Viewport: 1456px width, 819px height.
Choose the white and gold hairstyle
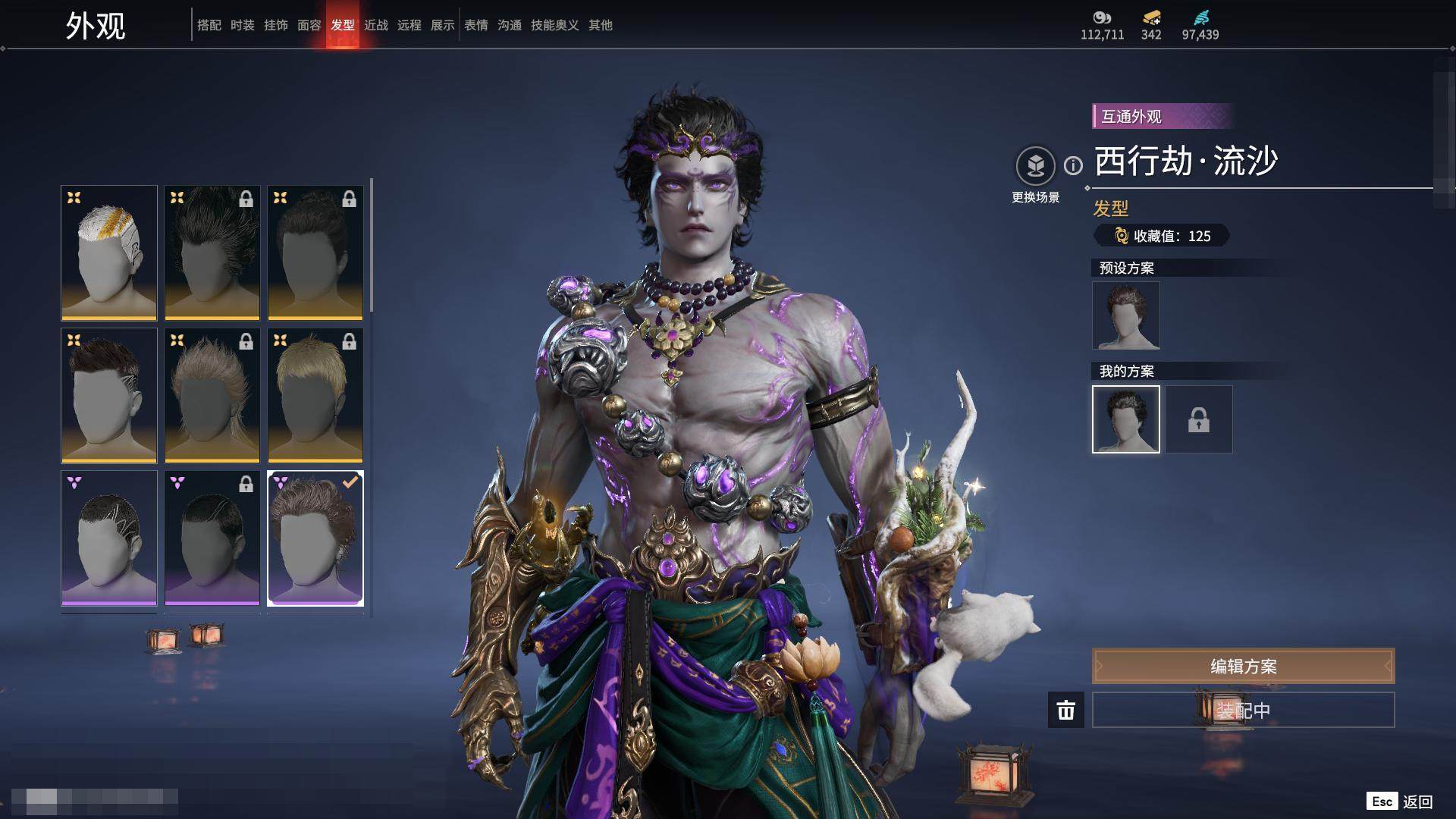tap(109, 253)
